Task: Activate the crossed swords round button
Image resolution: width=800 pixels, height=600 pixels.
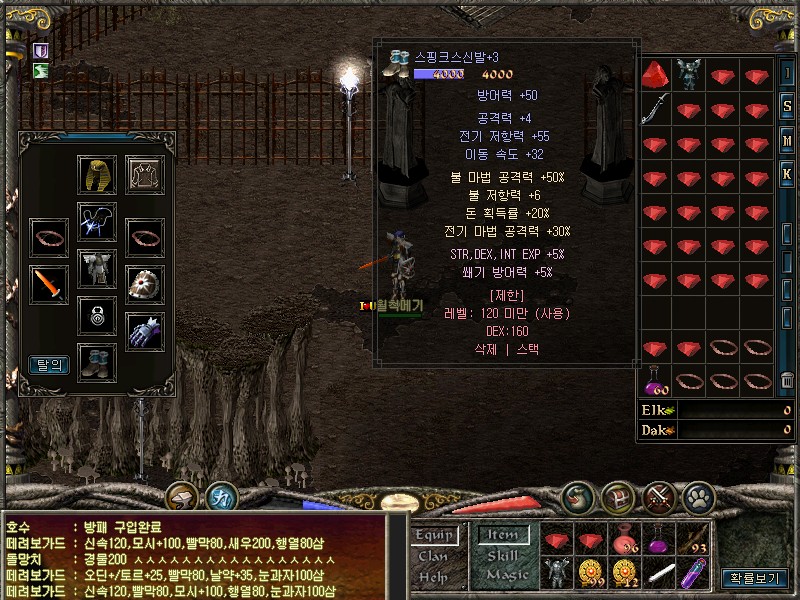Action: click(659, 495)
